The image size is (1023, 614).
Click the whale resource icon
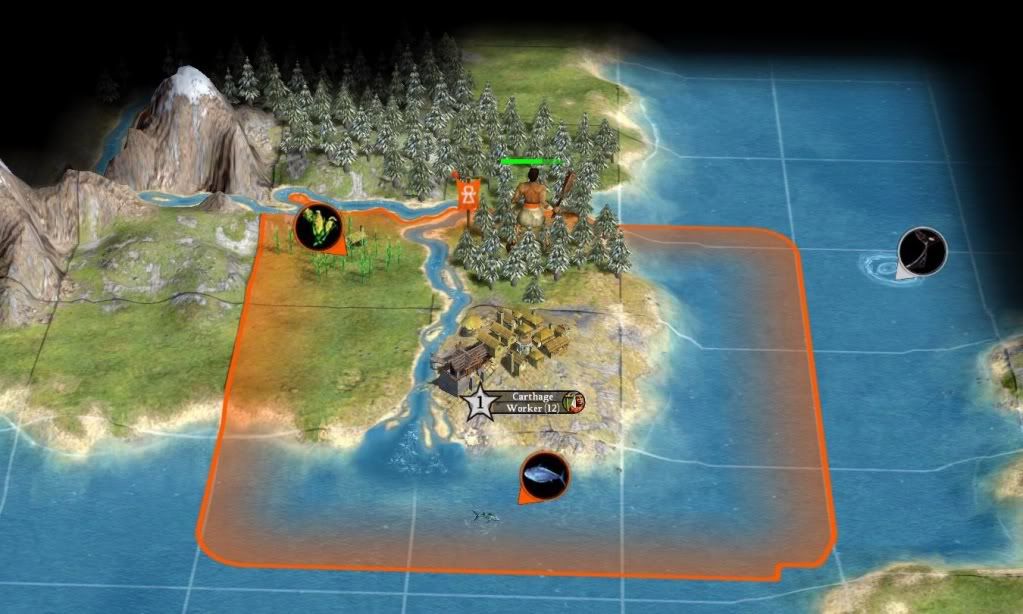coord(922,251)
